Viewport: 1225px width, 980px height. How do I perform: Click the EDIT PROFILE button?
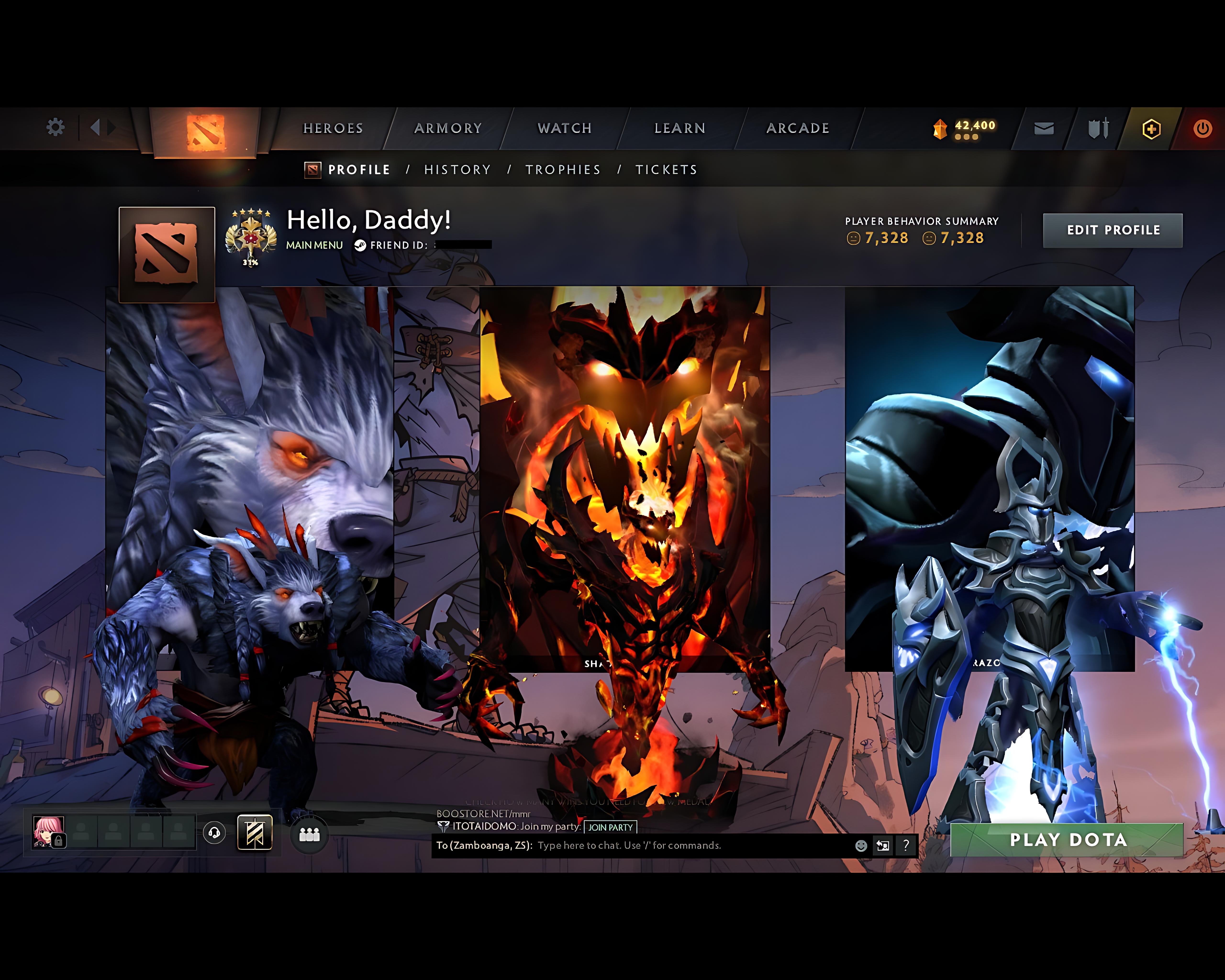[1113, 230]
